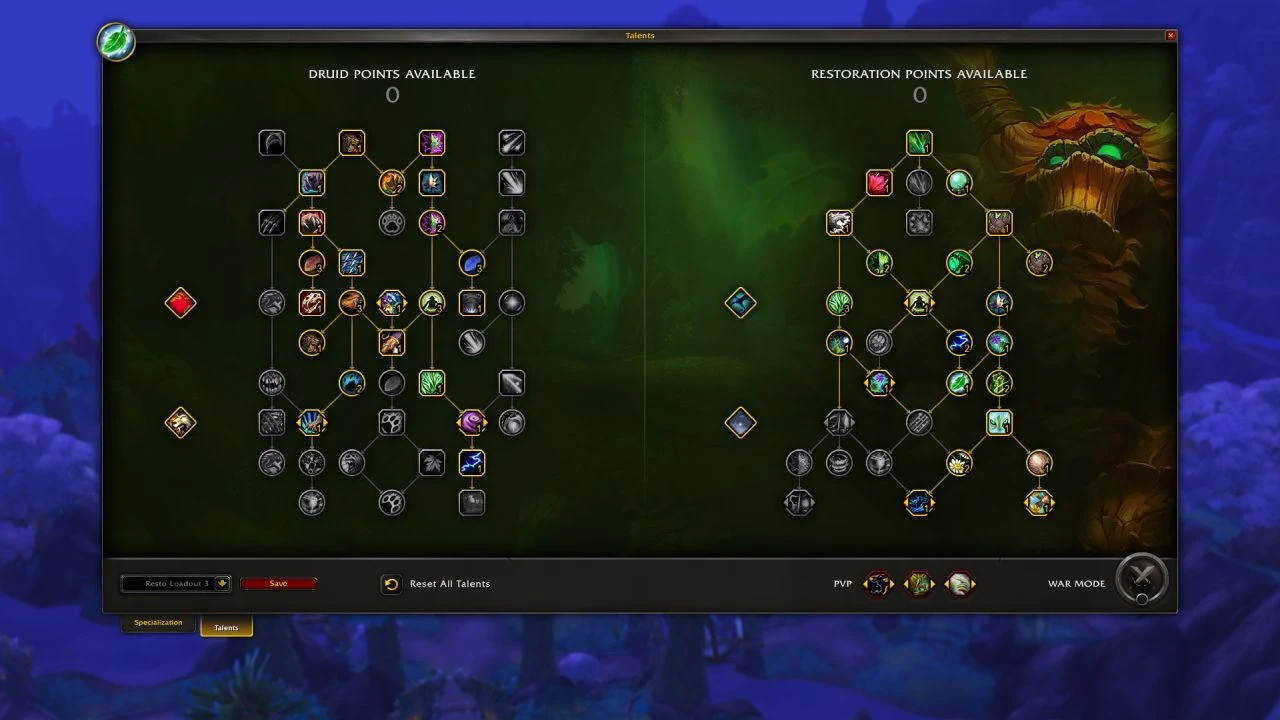Select the pink flower talent in the Restoration tree
Screen dimensions: 1280x720
(x=879, y=182)
